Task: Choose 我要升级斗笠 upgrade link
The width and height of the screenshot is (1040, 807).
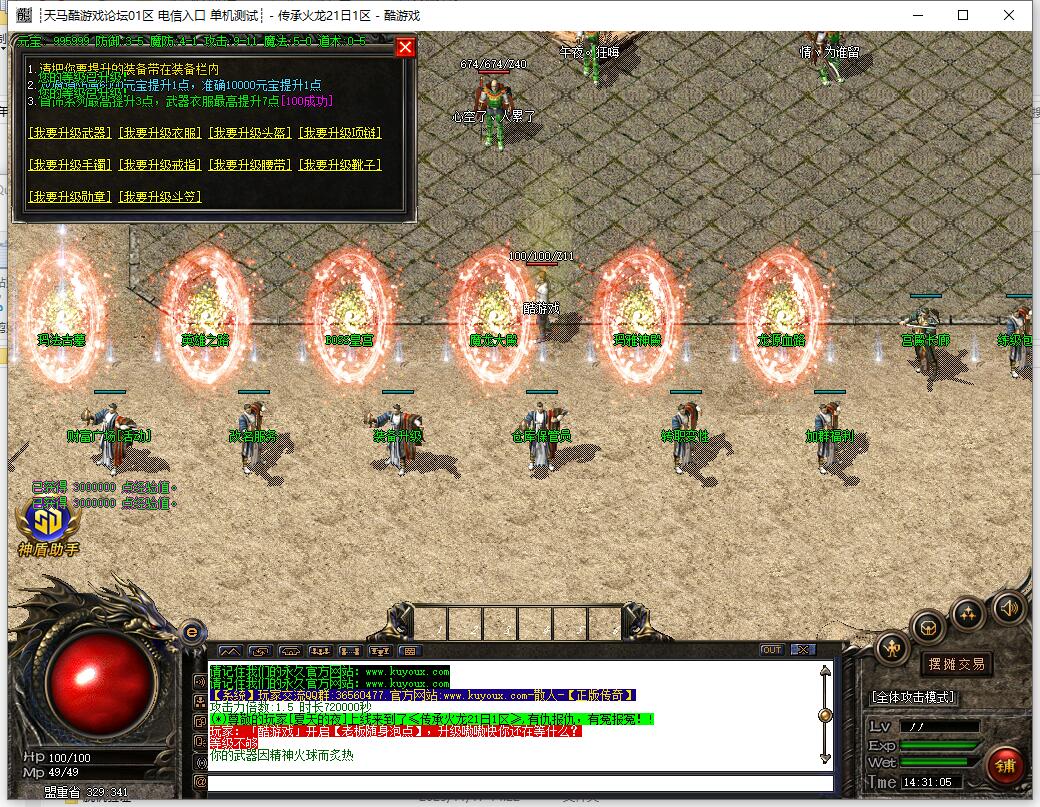Action: pyautogui.click(x=160, y=197)
